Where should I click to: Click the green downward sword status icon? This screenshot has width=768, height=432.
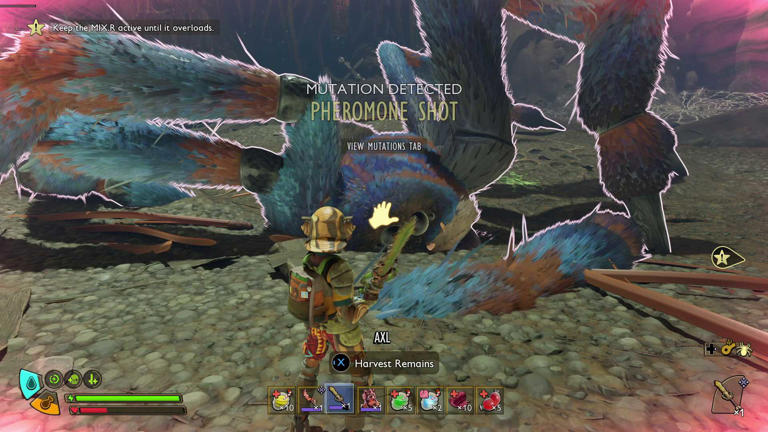click(x=91, y=379)
